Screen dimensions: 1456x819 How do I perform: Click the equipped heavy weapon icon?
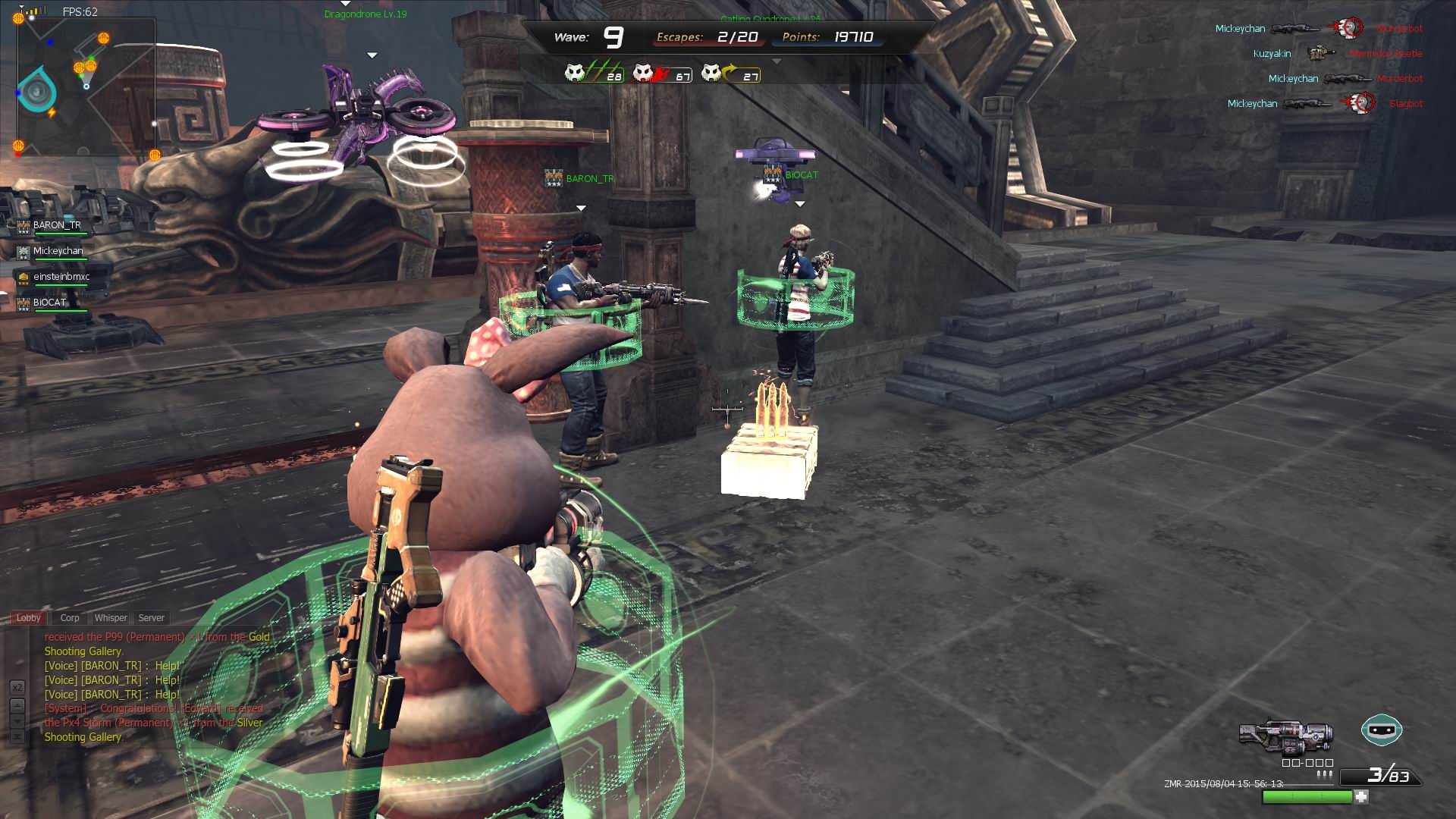[1285, 736]
